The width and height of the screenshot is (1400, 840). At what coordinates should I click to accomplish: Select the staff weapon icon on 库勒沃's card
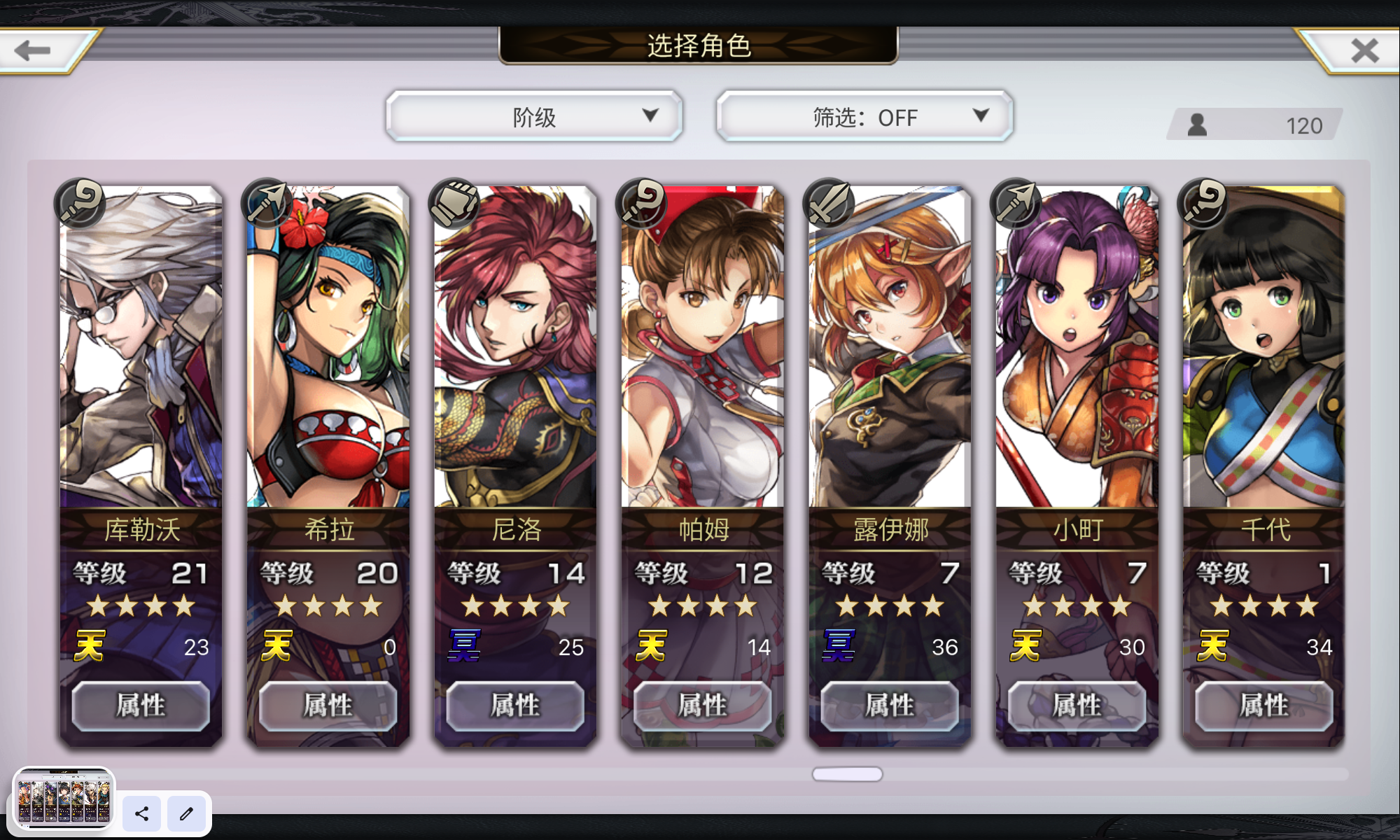pos(79,202)
